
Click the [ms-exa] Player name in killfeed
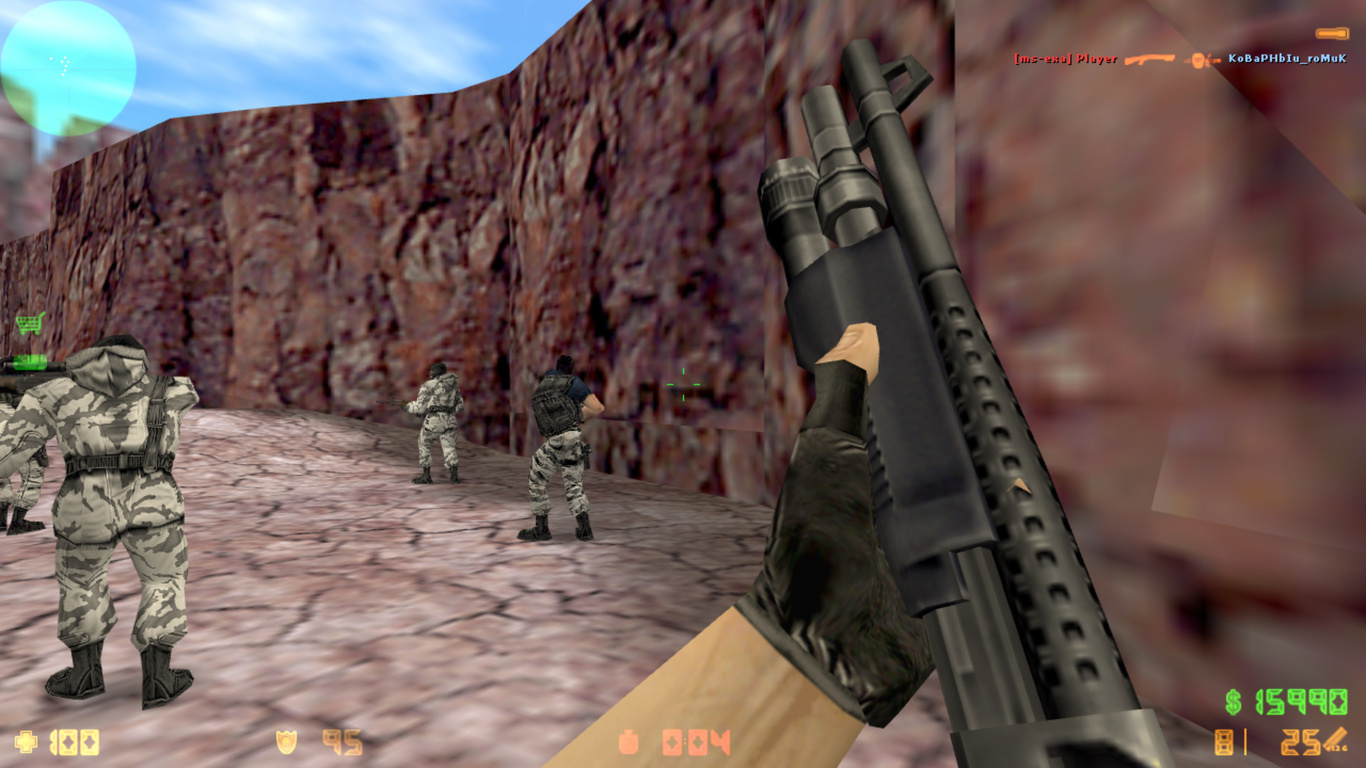pyautogui.click(x=1065, y=59)
